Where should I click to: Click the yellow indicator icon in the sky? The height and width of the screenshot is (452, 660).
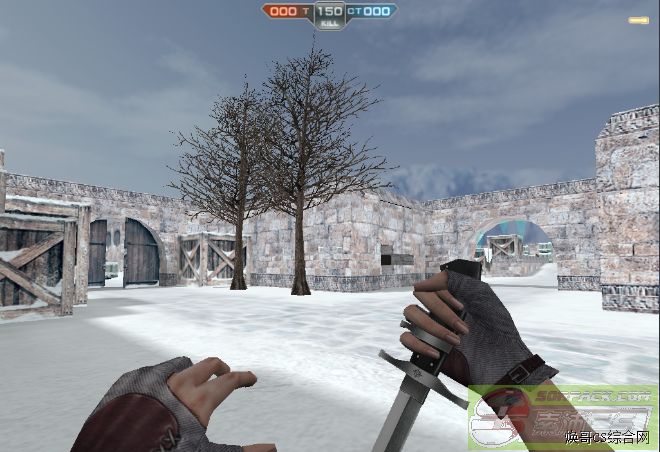click(638, 20)
